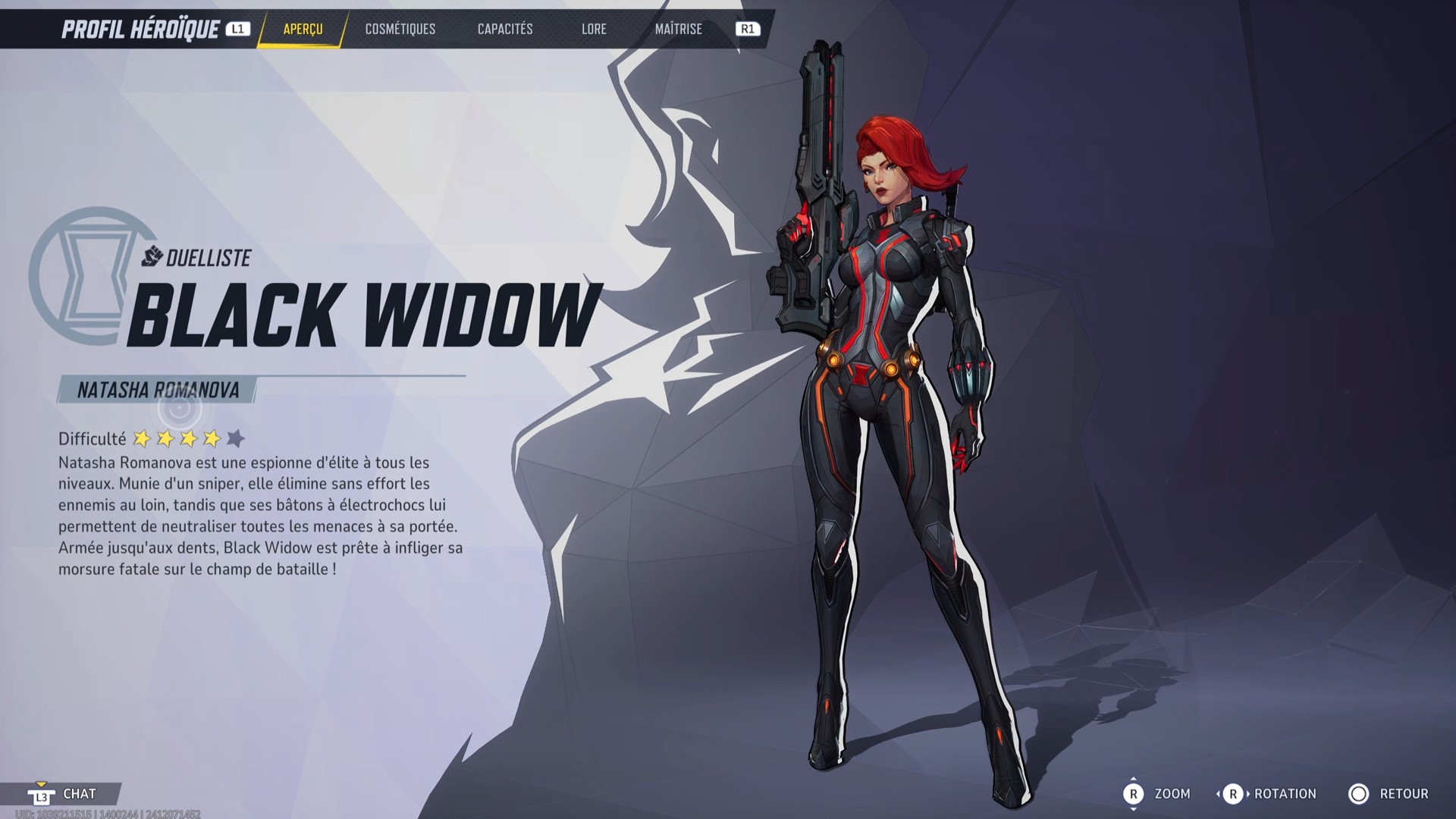The height and width of the screenshot is (819, 1456).
Task: Select the Lore tab
Action: [x=594, y=30]
